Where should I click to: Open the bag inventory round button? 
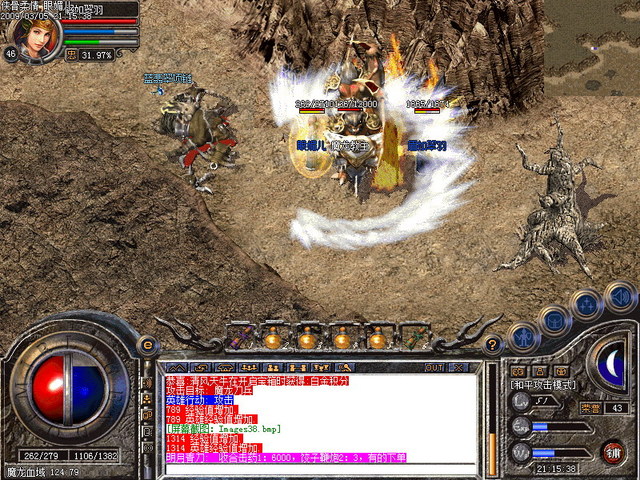555,319
